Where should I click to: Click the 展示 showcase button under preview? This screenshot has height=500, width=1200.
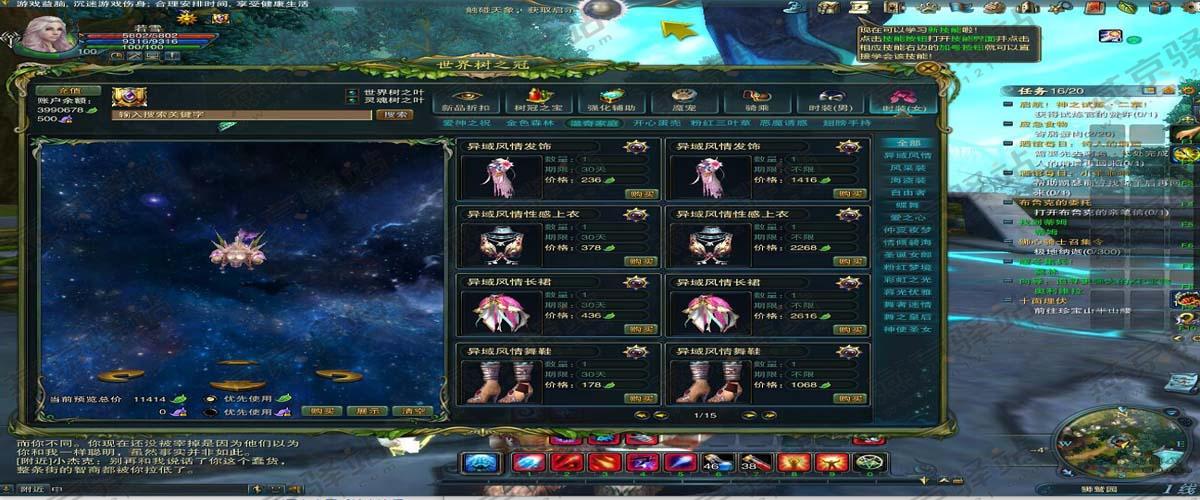tap(366, 411)
